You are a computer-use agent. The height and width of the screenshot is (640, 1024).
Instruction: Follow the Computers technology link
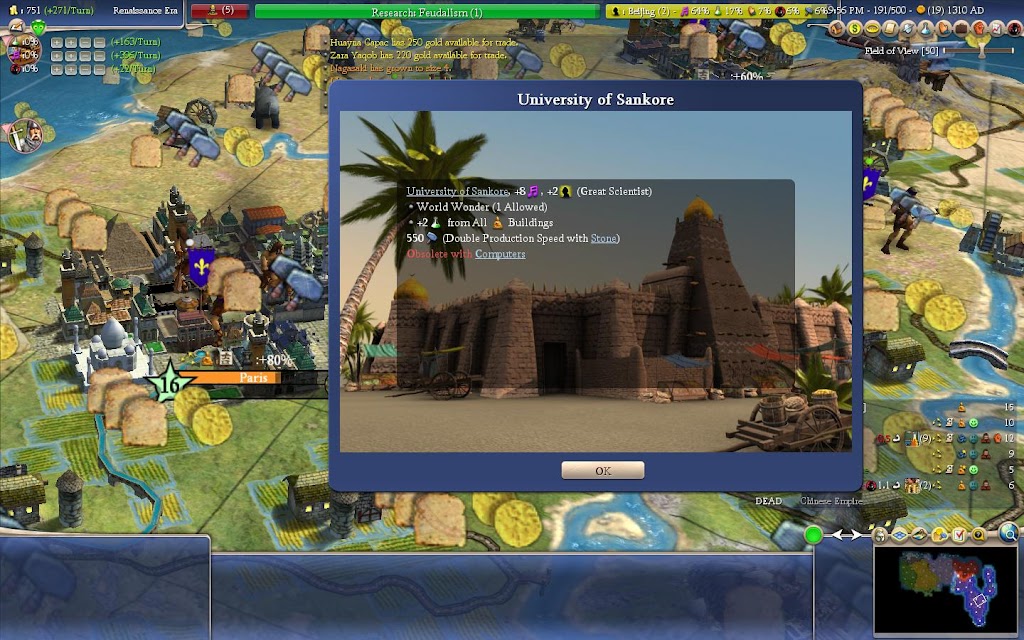pyautogui.click(x=500, y=254)
